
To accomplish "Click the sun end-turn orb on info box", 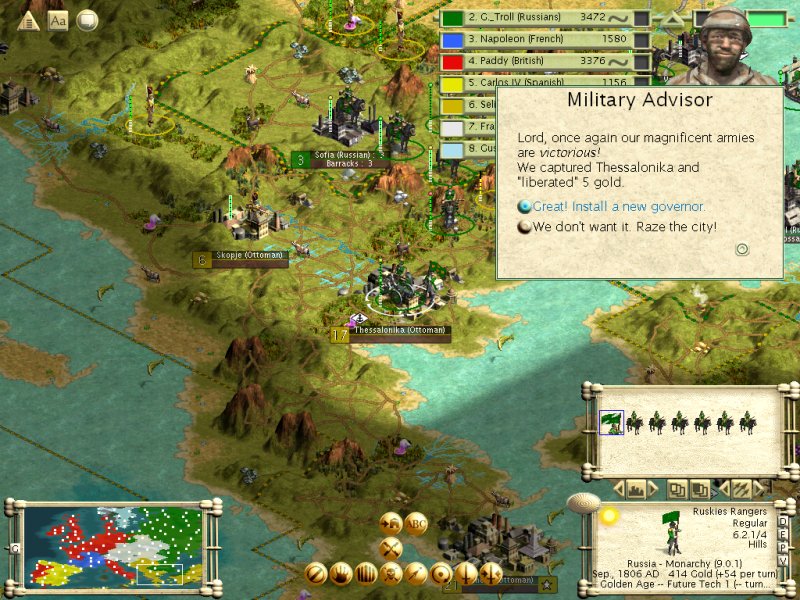I will (608, 515).
